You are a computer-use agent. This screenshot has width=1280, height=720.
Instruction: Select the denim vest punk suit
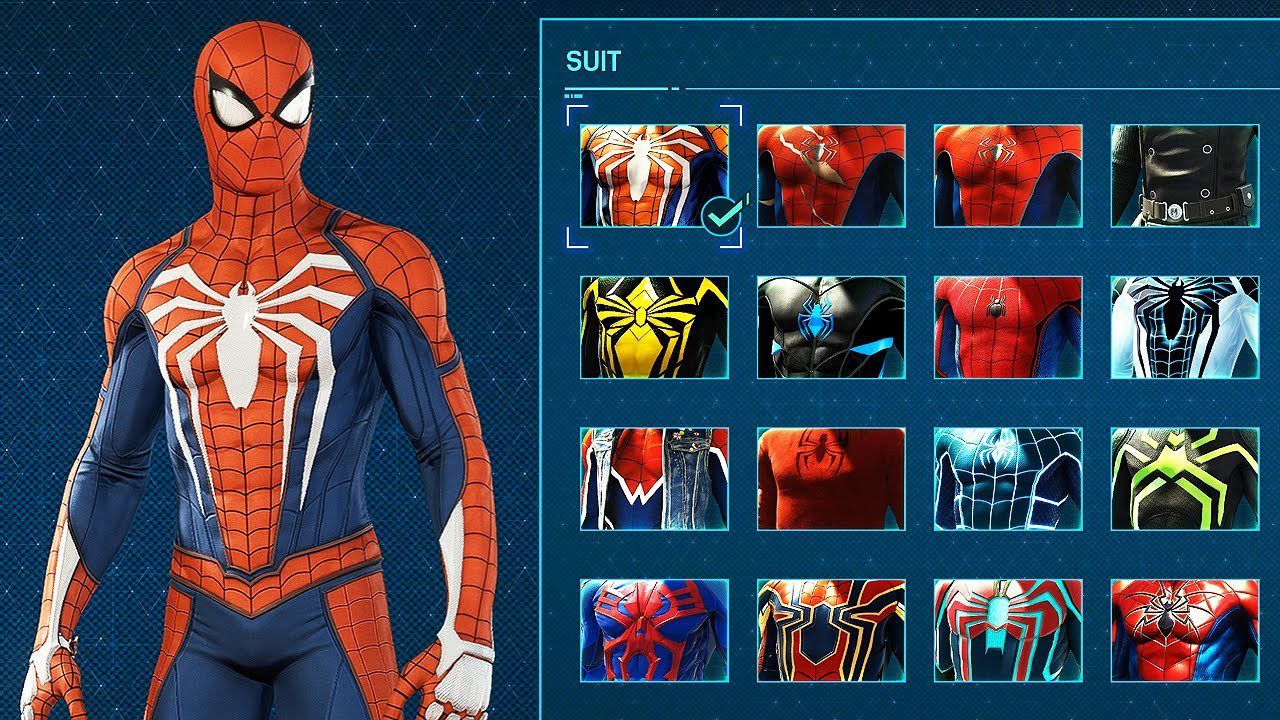pos(654,479)
